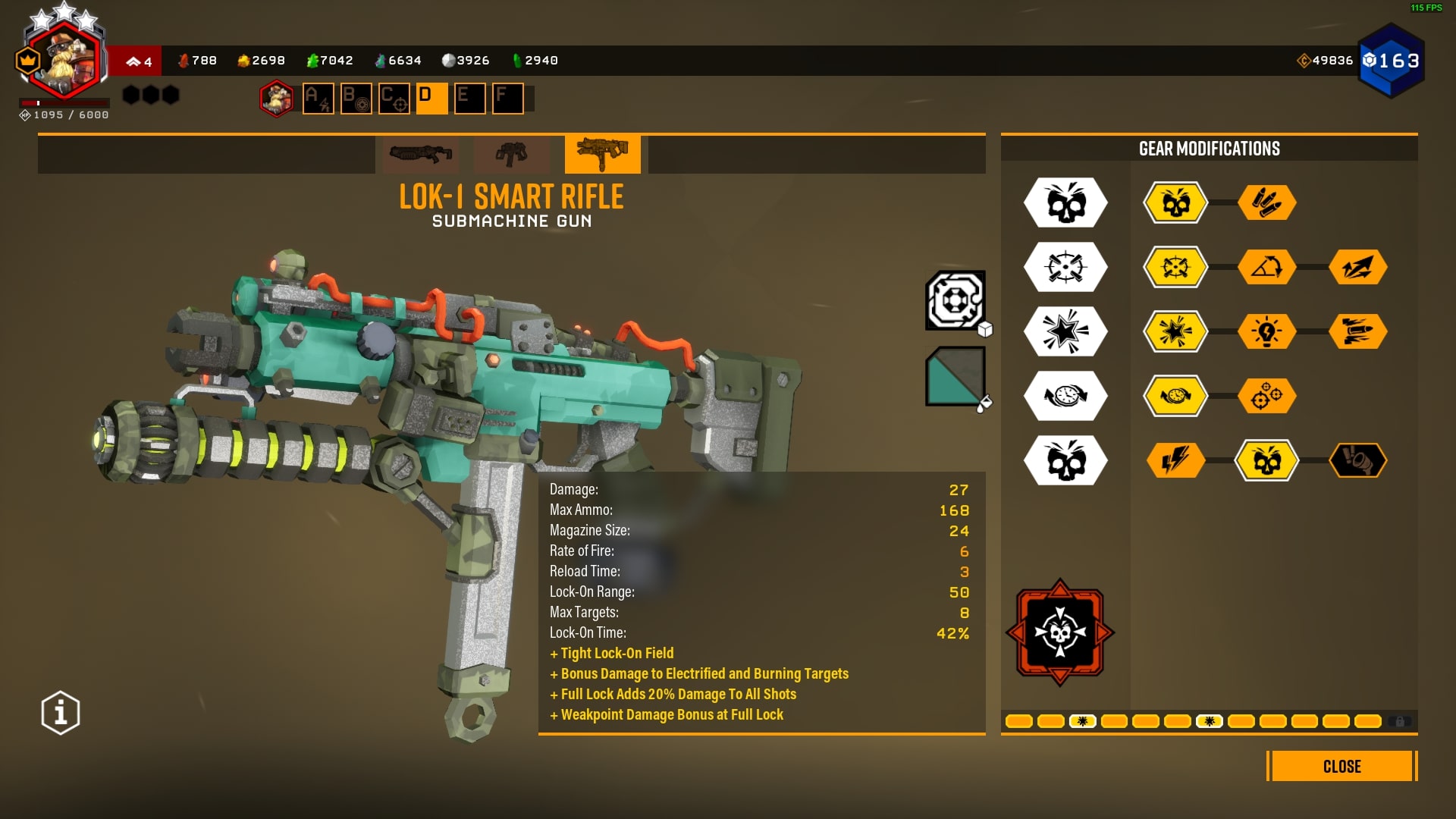Pick the electric damage mod in the bottom tier
Viewport: 1456px width, 819px height.
click(1174, 460)
